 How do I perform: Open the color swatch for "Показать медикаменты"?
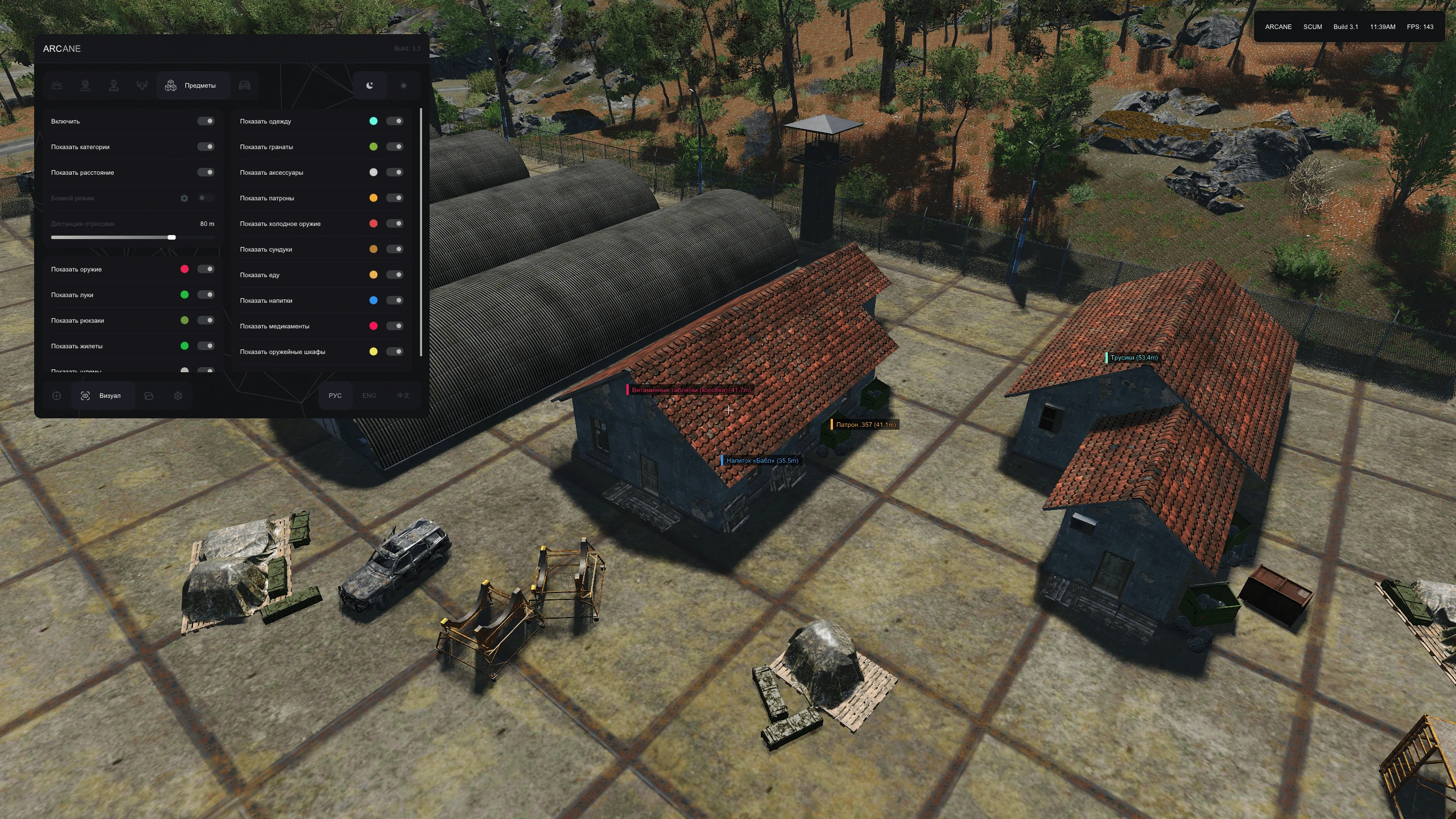(373, 326)
